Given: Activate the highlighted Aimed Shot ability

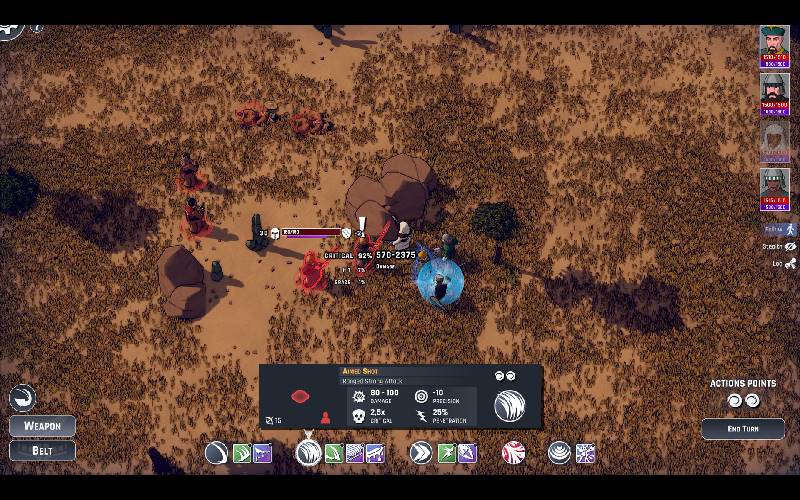Looking at the screenshot, I should click(x=309, y=453).
